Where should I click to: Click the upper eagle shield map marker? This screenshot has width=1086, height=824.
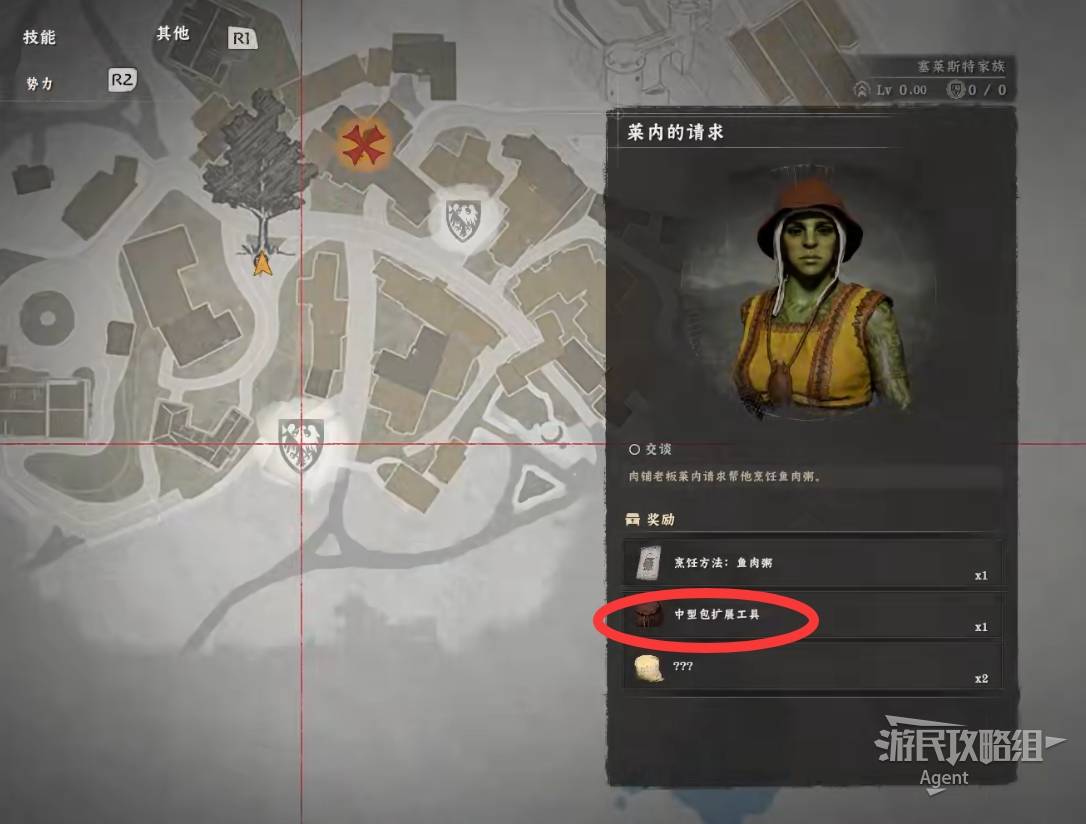click(x=462, y=219)
